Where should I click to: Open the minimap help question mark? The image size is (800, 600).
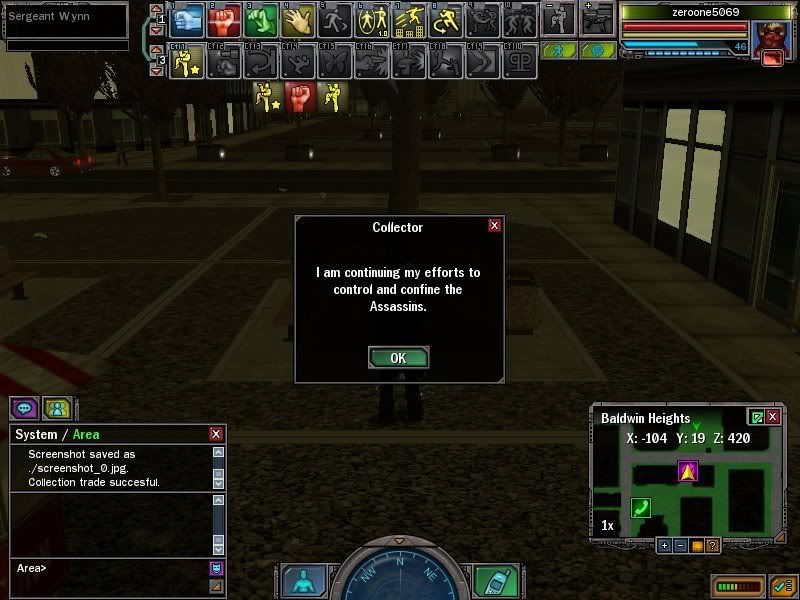(x=712, y=545)
